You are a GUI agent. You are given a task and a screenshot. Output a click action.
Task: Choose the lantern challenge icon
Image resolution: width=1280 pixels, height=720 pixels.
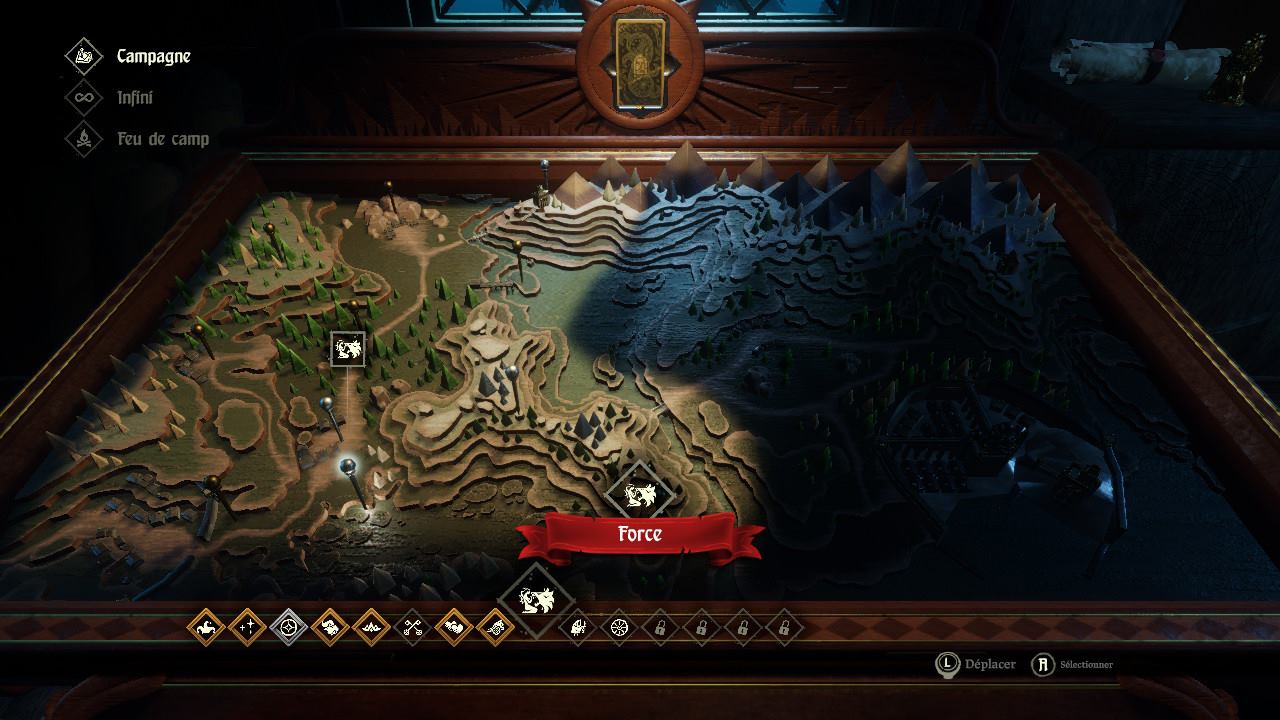tap(578, 628)
